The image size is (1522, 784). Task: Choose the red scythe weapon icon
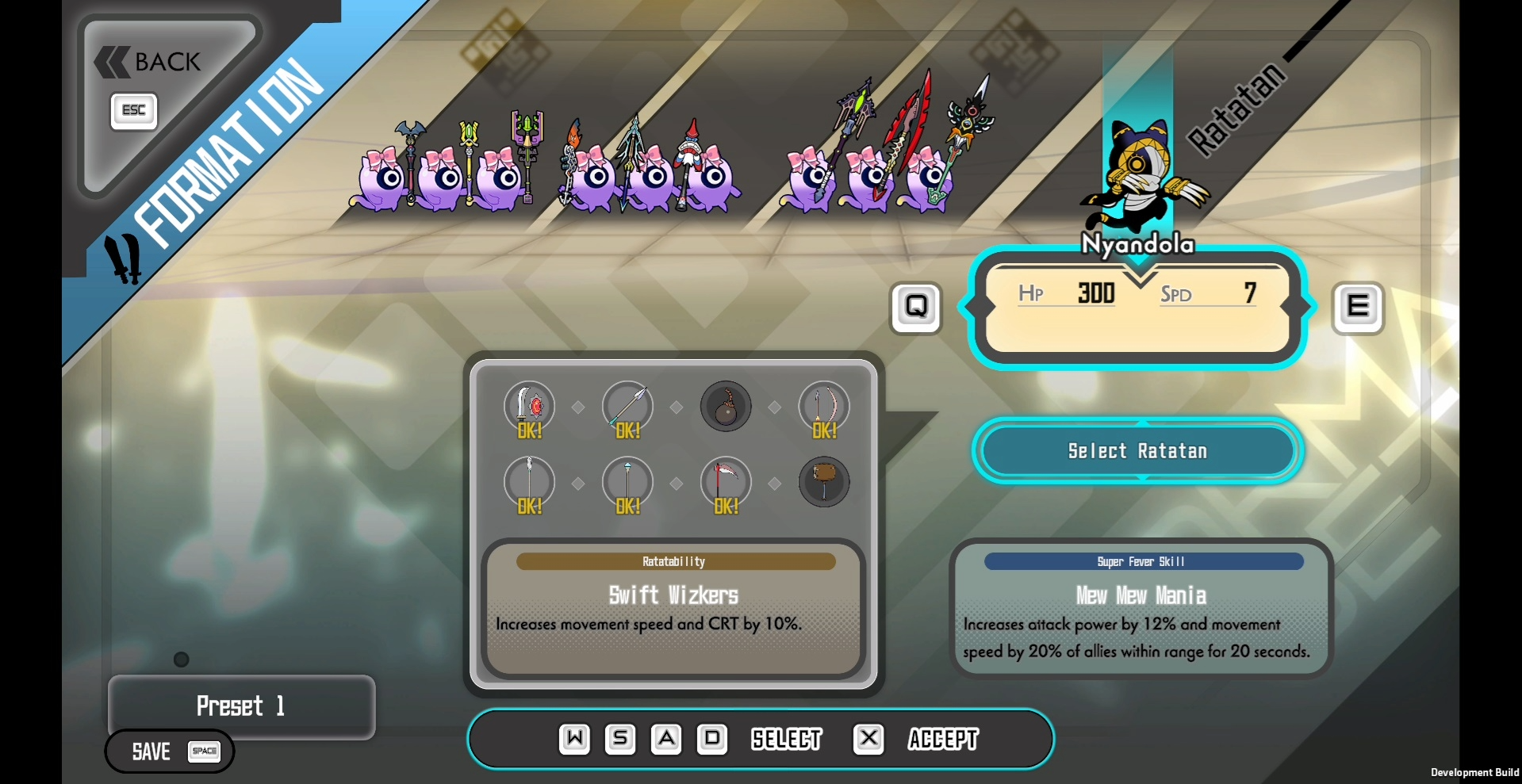pyautogui.click(x=726, y=482)
